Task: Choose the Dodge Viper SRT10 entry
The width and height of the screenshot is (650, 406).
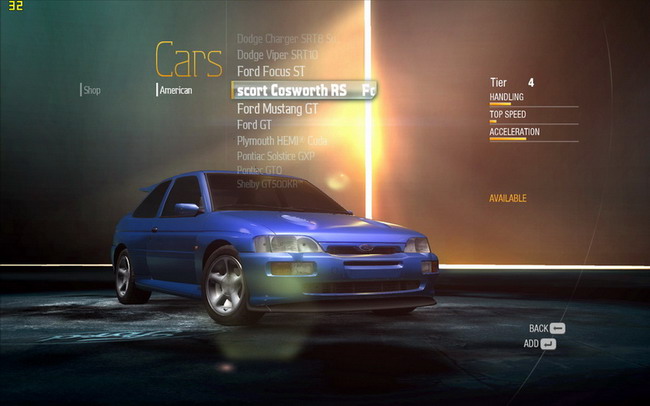Action: [x=277, y=55]
